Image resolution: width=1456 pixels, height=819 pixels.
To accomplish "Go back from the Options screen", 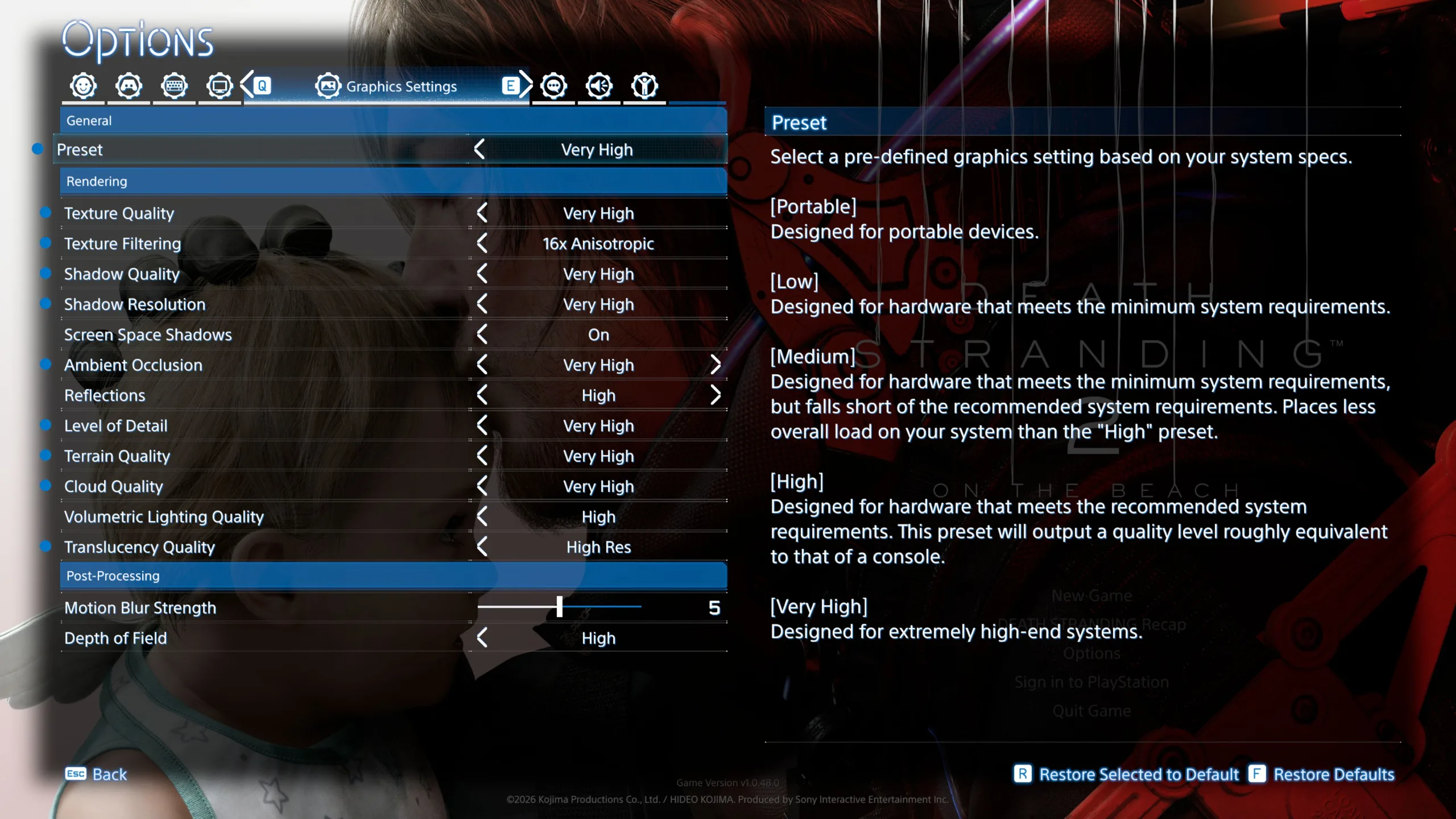I will 97,774.
